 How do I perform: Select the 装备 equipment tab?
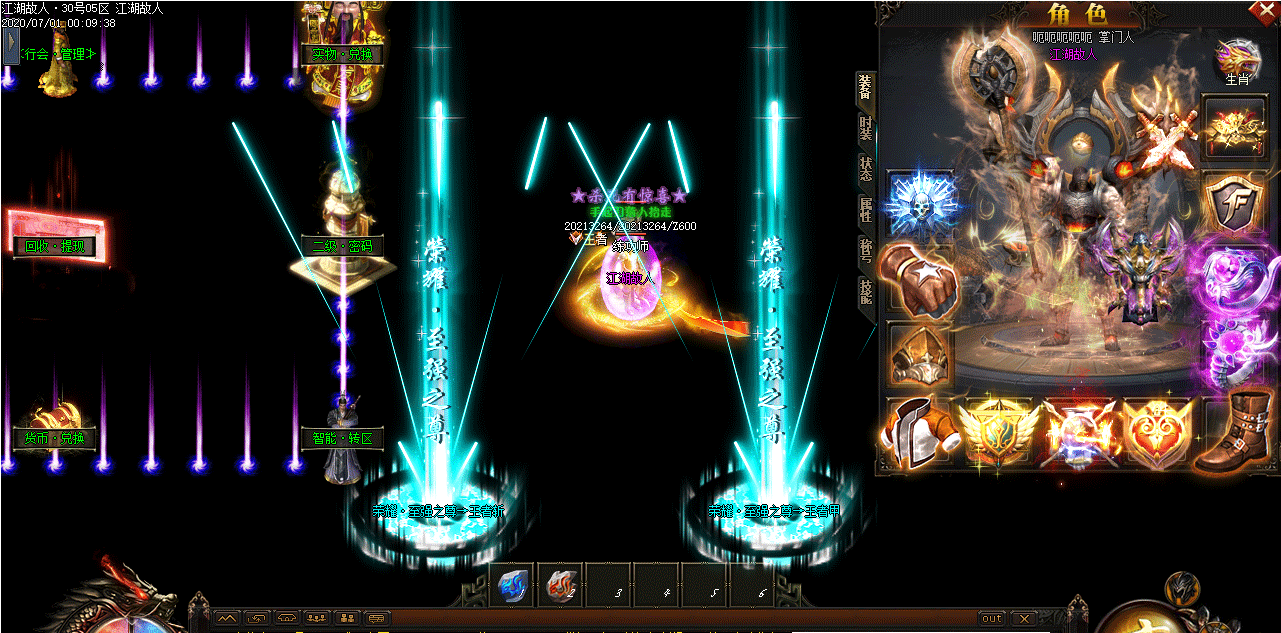tap(866, 89)
